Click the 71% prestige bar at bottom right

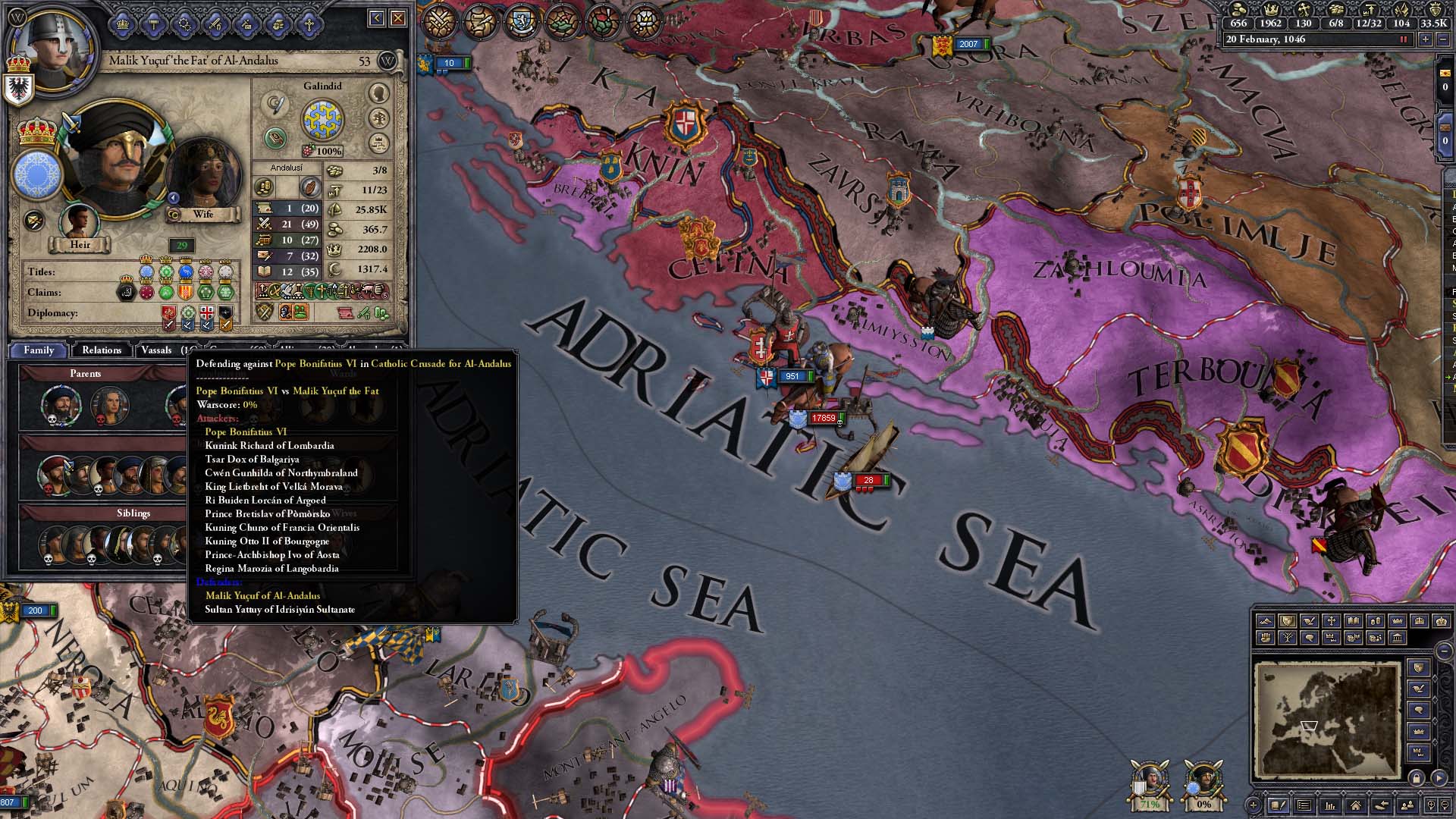coord(1150,805)
